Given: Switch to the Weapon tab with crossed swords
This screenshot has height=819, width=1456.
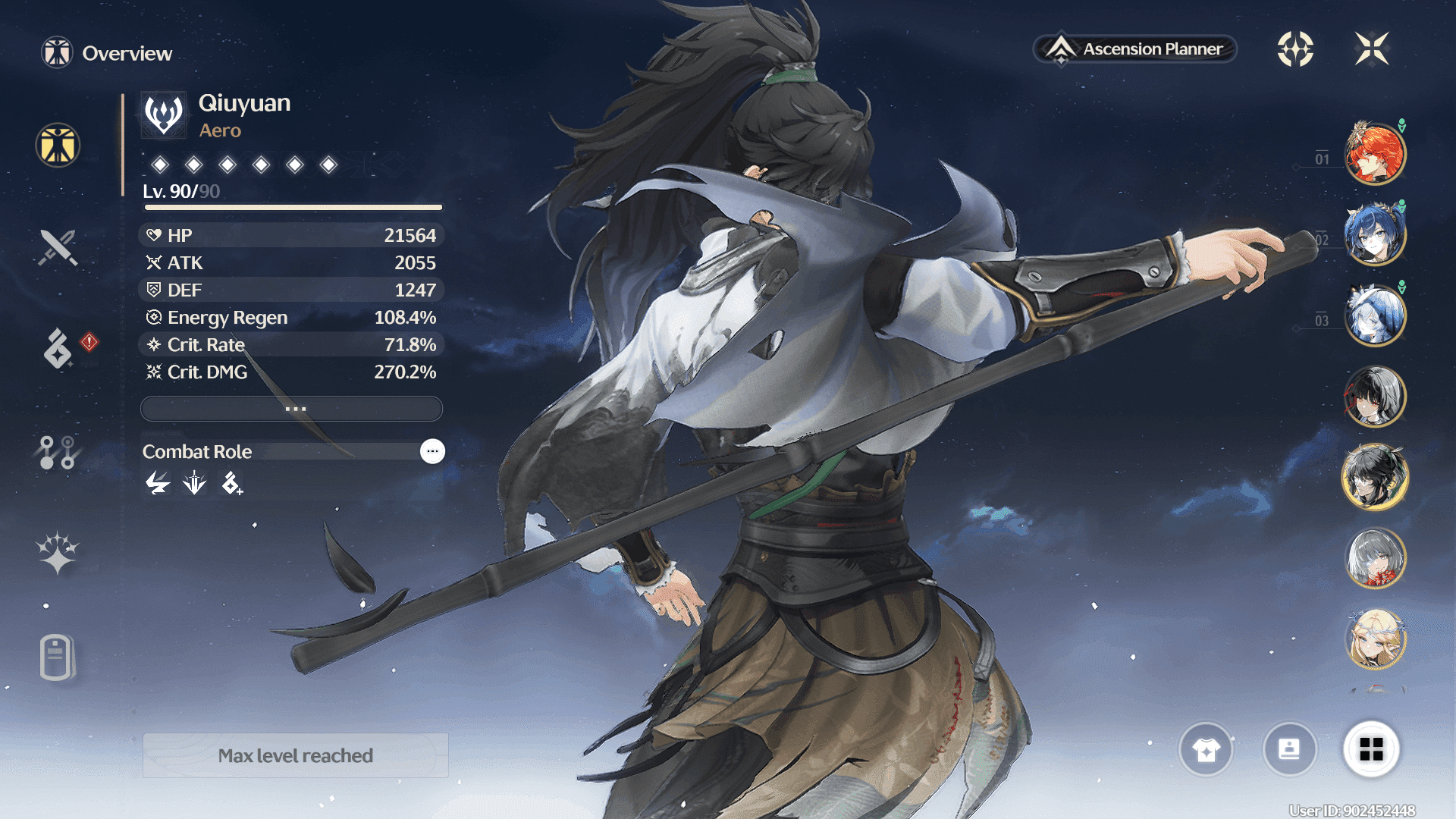Looking at the screenshot, I should point(58,247).
